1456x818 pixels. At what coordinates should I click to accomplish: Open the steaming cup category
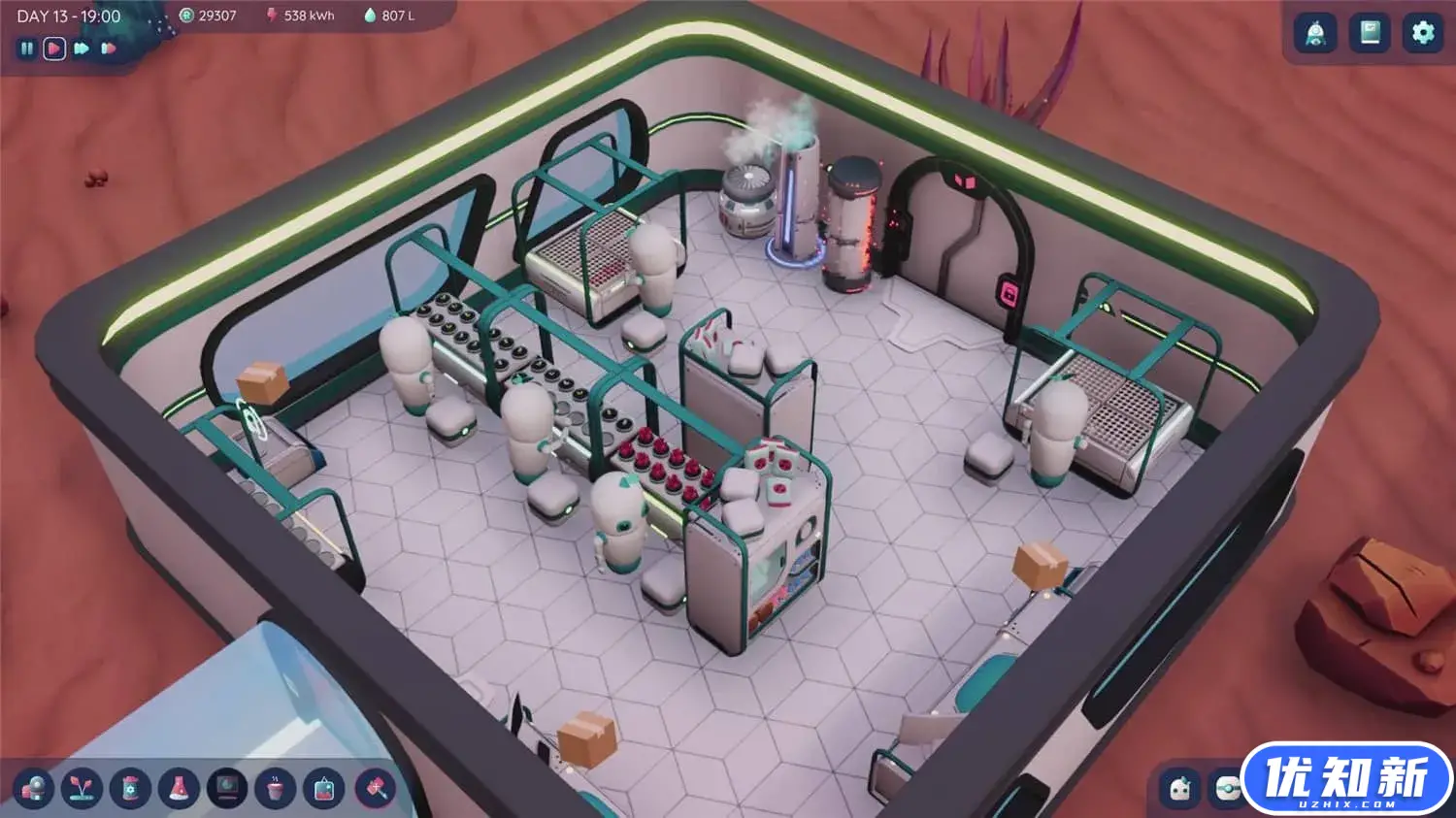coord(276,788)
